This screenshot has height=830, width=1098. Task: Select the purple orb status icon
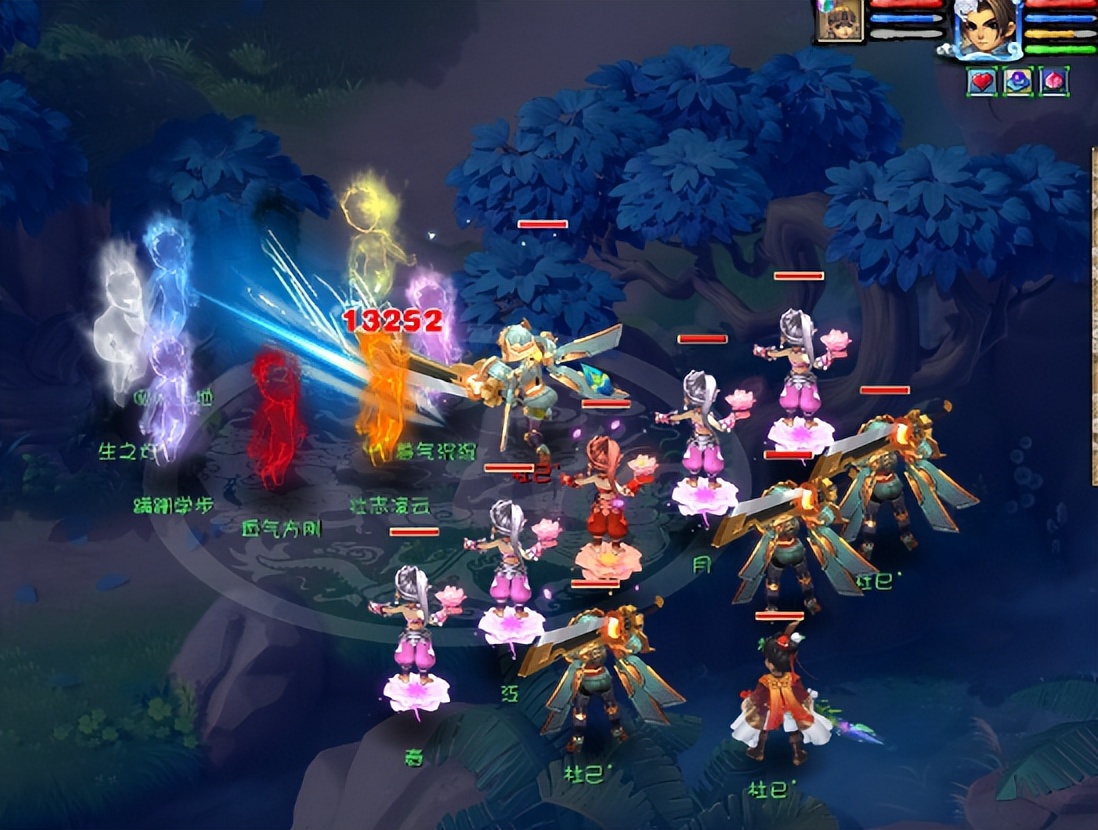[x=1017, y=82]
